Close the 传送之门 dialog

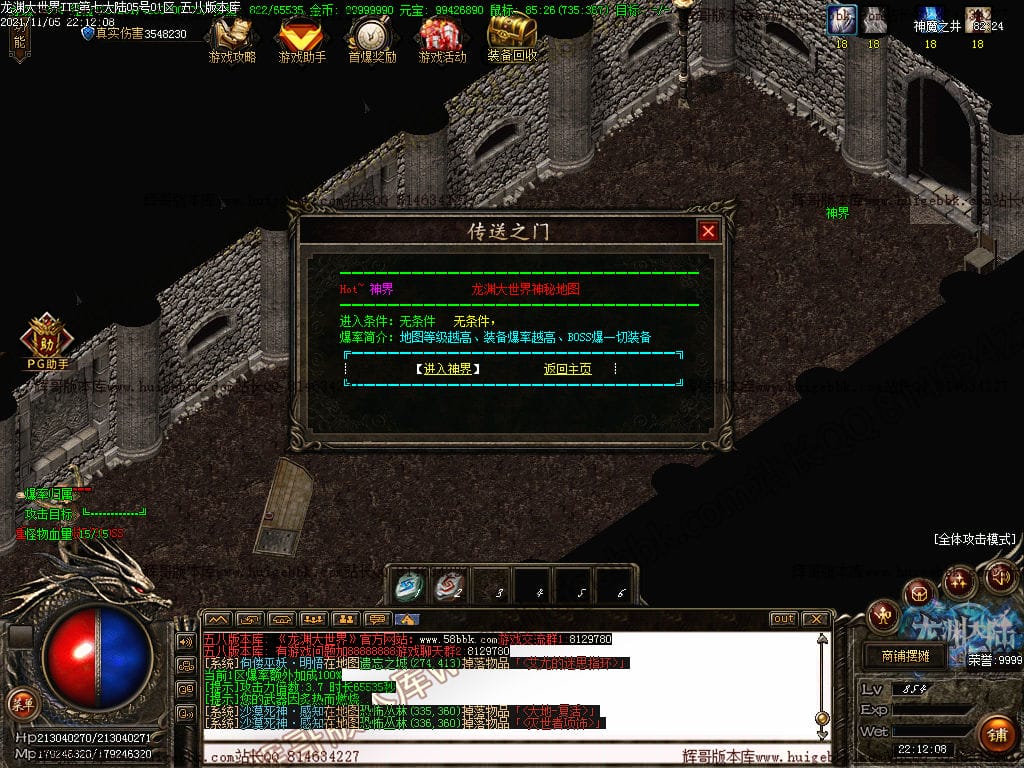708,231
